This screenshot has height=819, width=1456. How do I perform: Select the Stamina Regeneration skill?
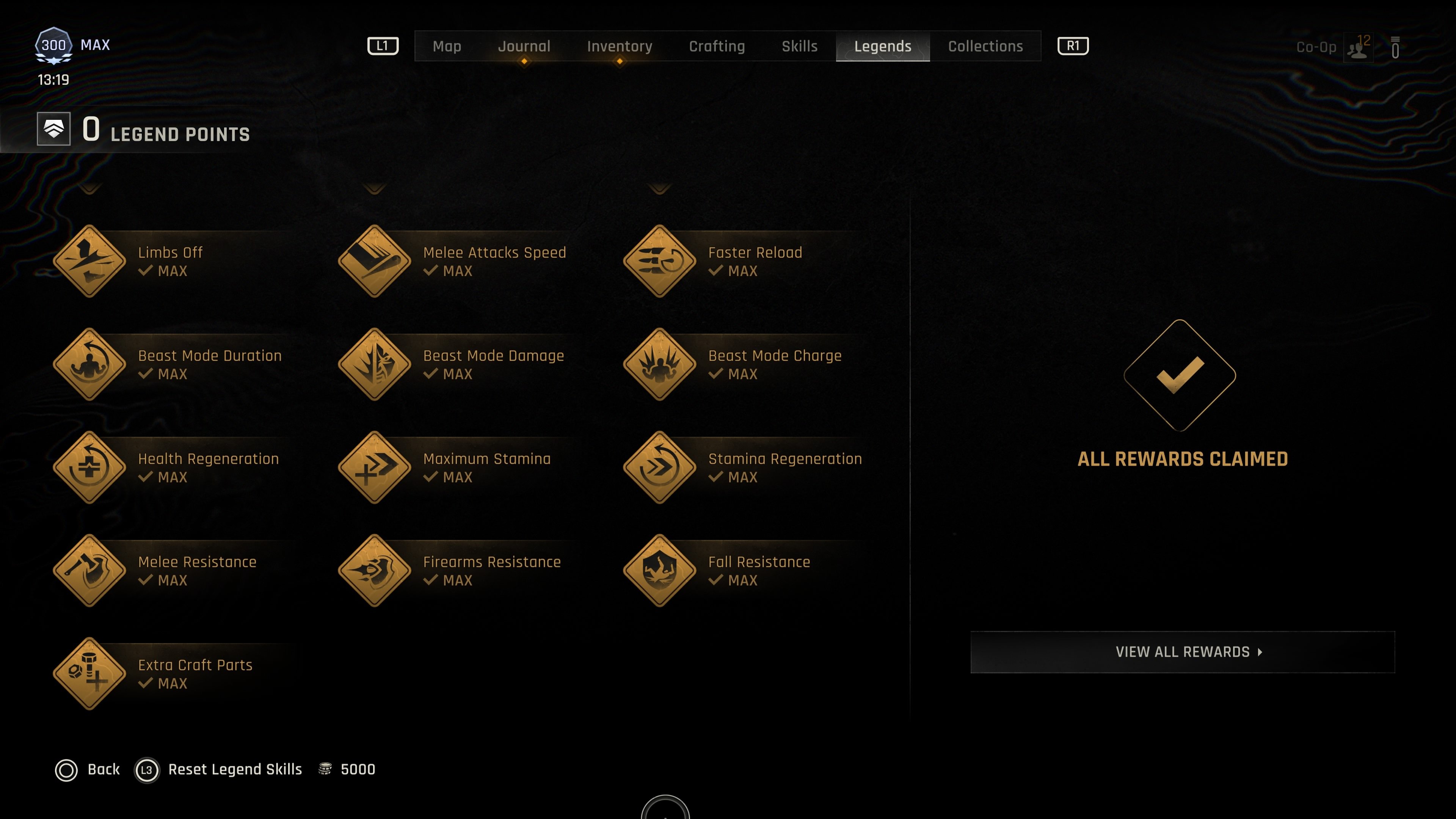[660, 468]
